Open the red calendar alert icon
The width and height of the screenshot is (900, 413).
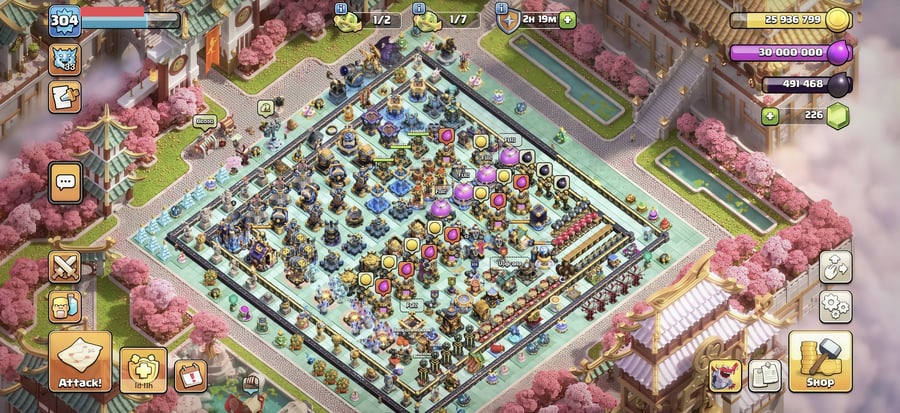click(x=190, y=375)
